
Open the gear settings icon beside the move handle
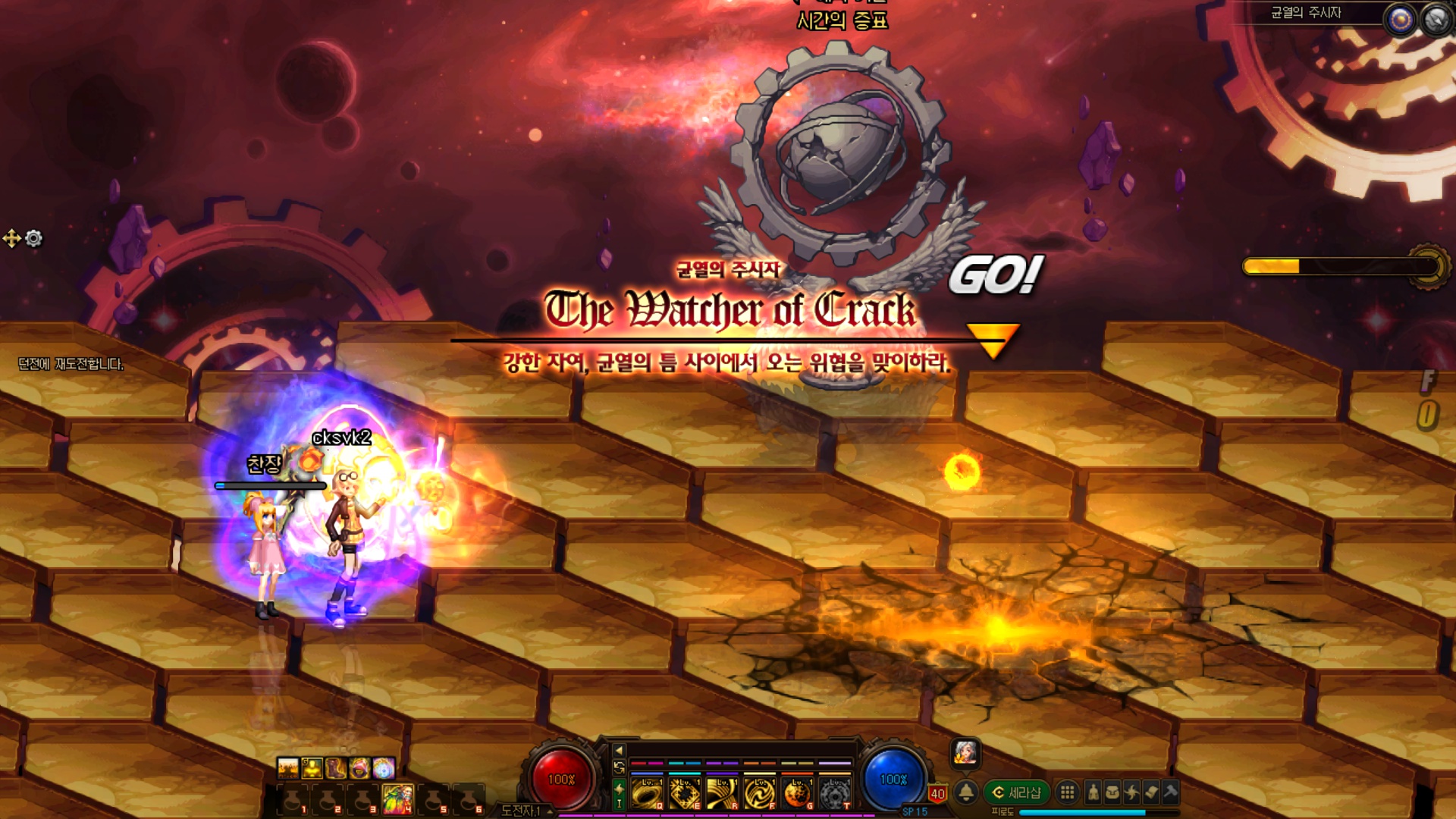point(34,239)
